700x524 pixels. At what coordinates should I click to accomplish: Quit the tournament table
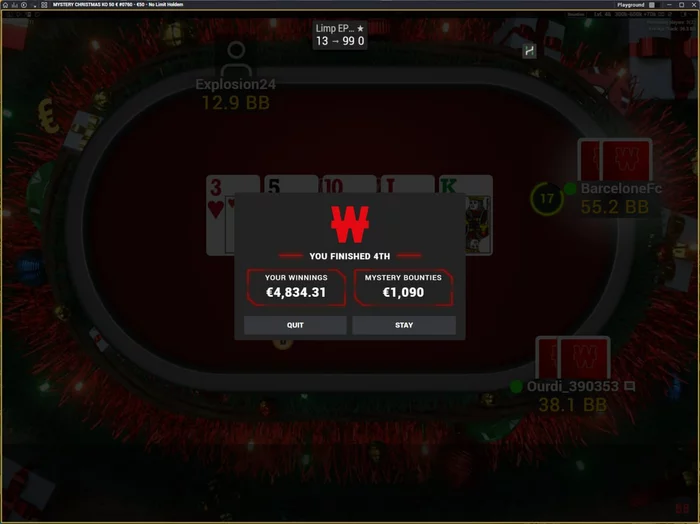[295, 325]
